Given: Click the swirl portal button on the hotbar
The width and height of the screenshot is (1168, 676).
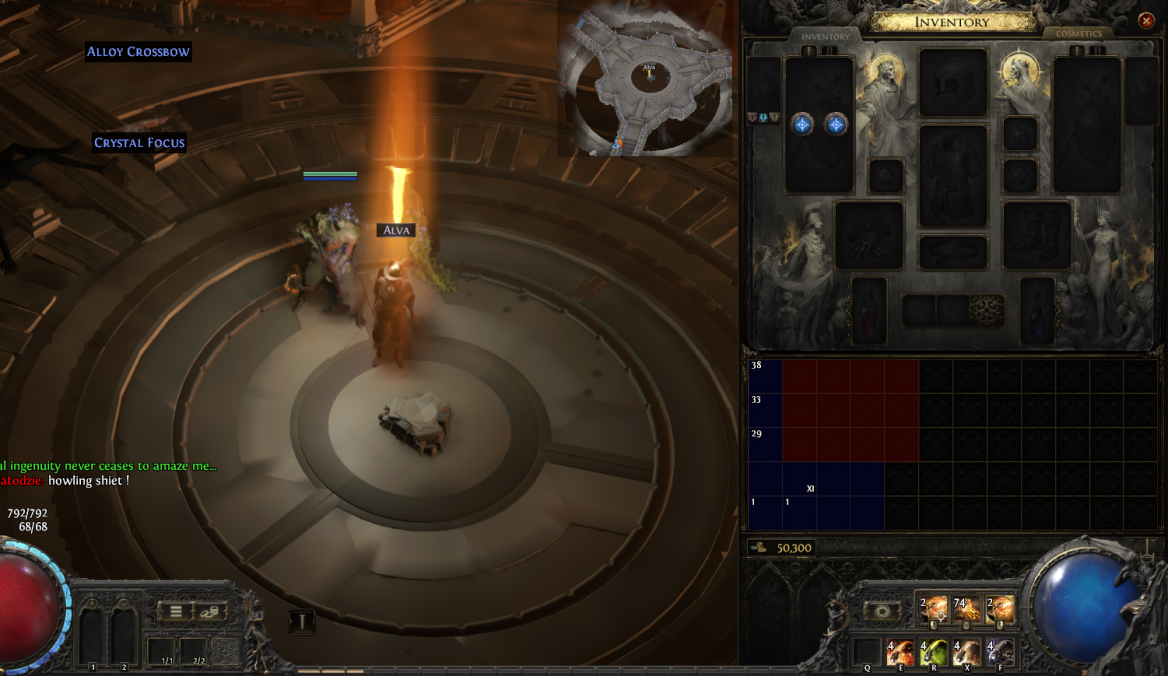Looking at the screenshot, I should coord(882,610).
